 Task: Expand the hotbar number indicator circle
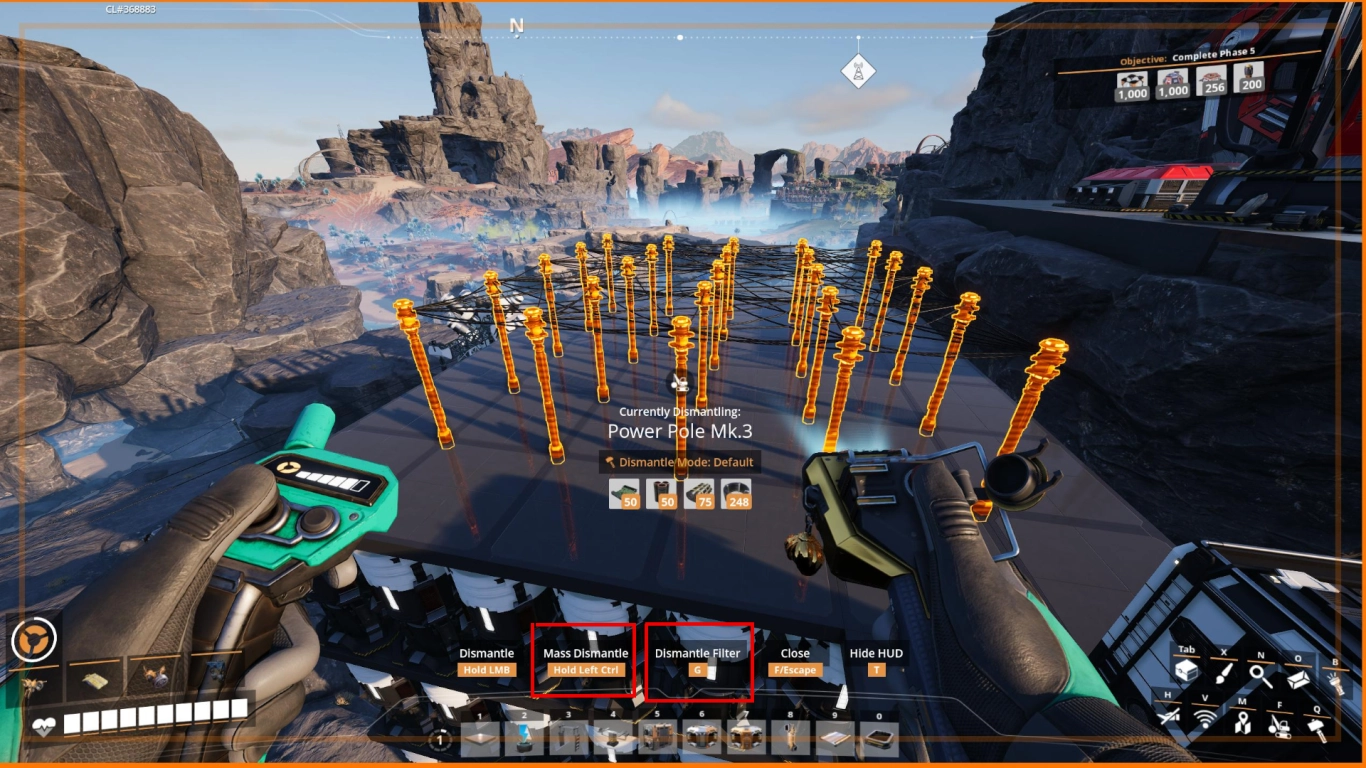(x=438, y=738)
